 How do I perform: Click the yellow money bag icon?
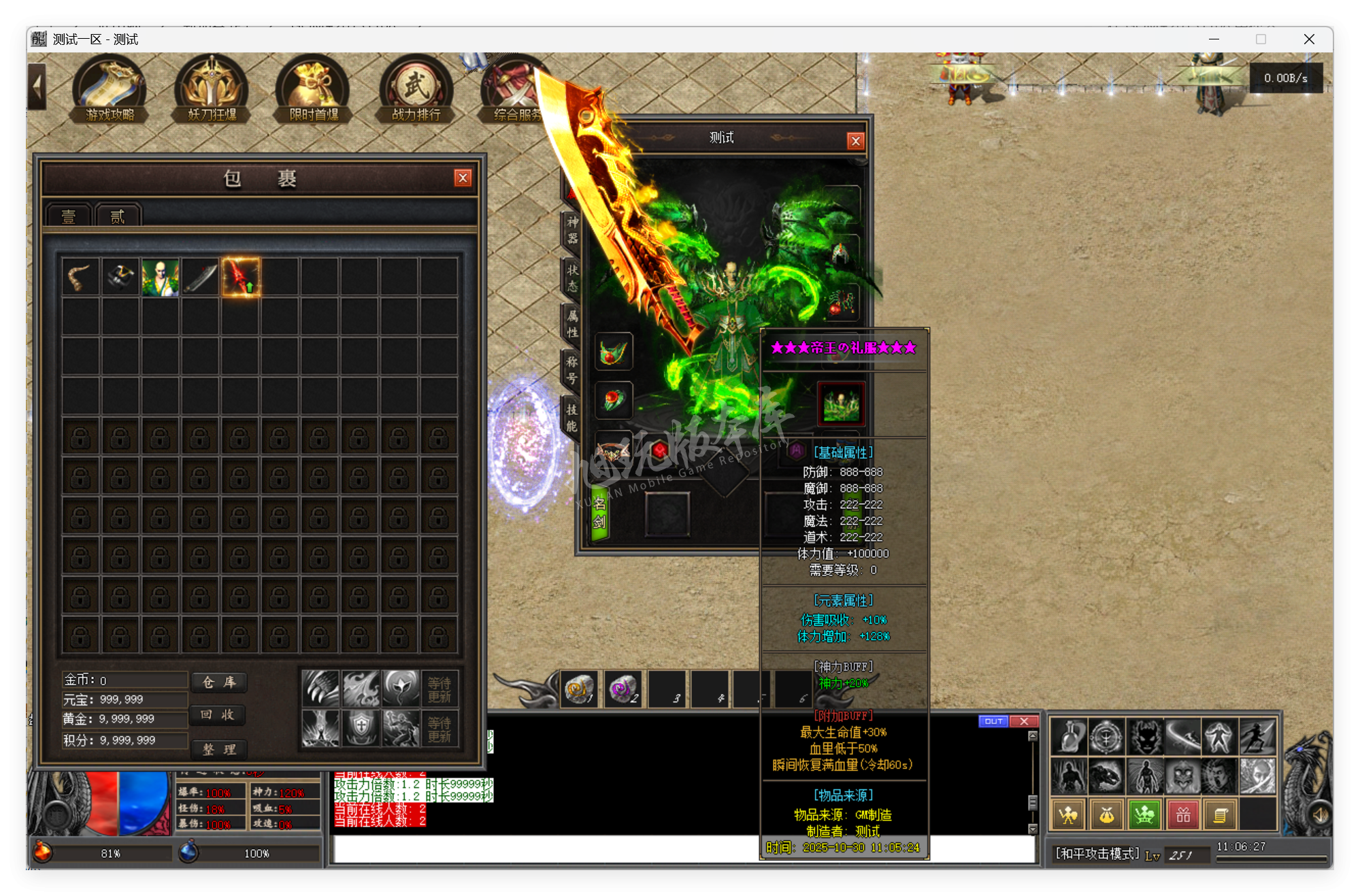(x=1106, y=814)
